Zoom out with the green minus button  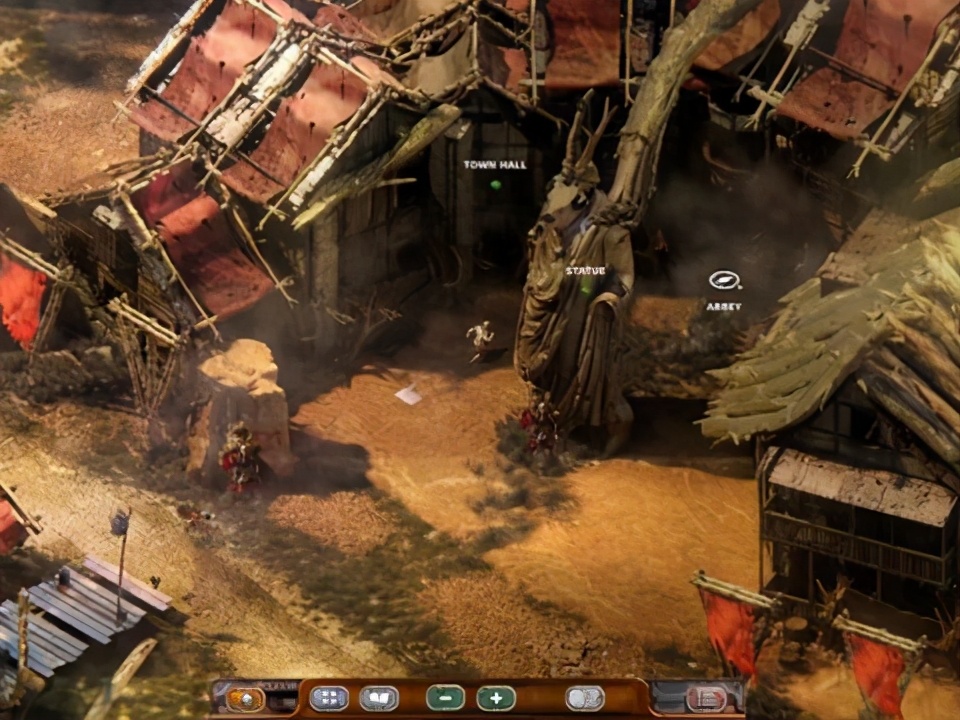(445, 698)
